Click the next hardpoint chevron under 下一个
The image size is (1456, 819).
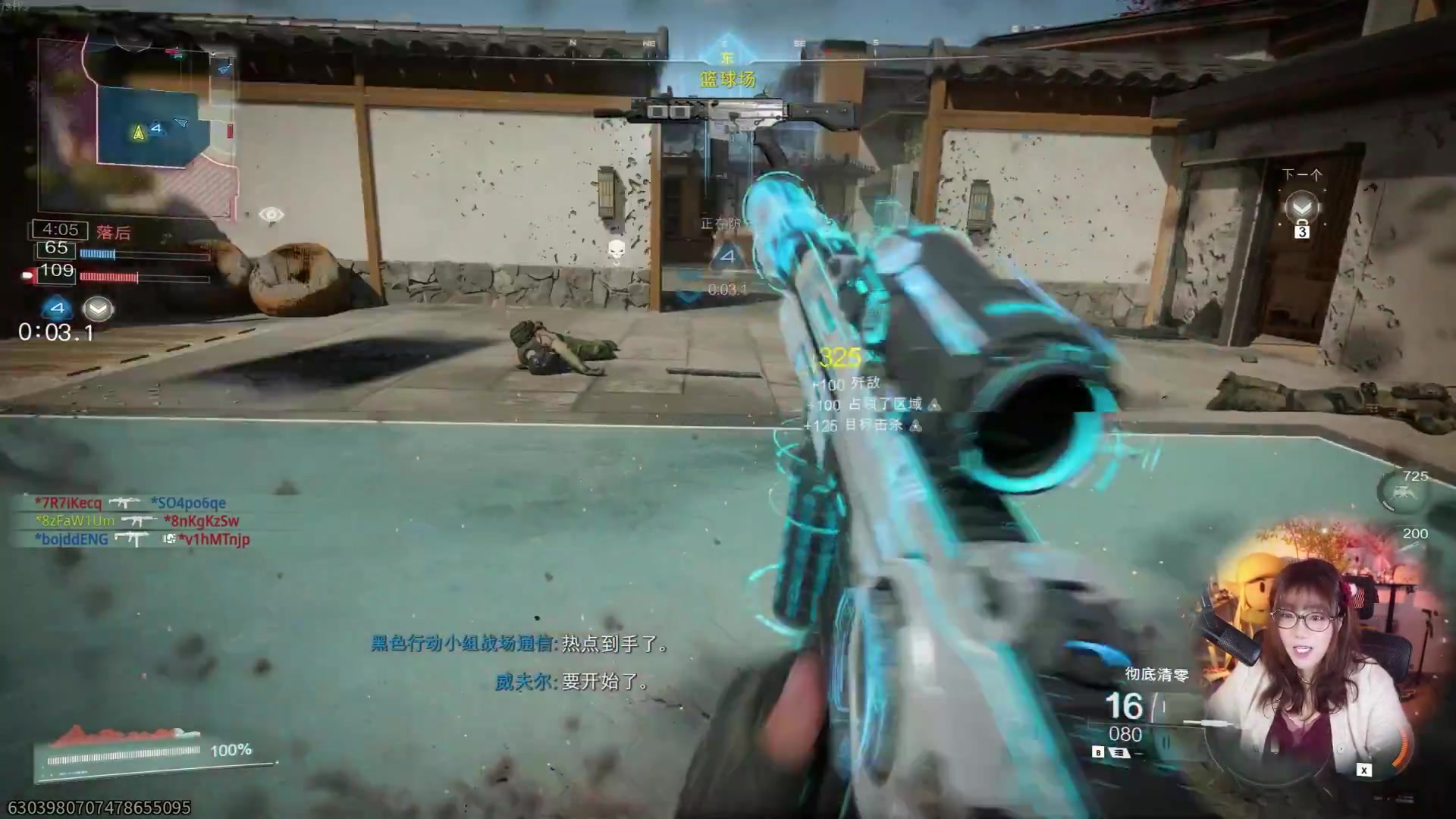1302,208
